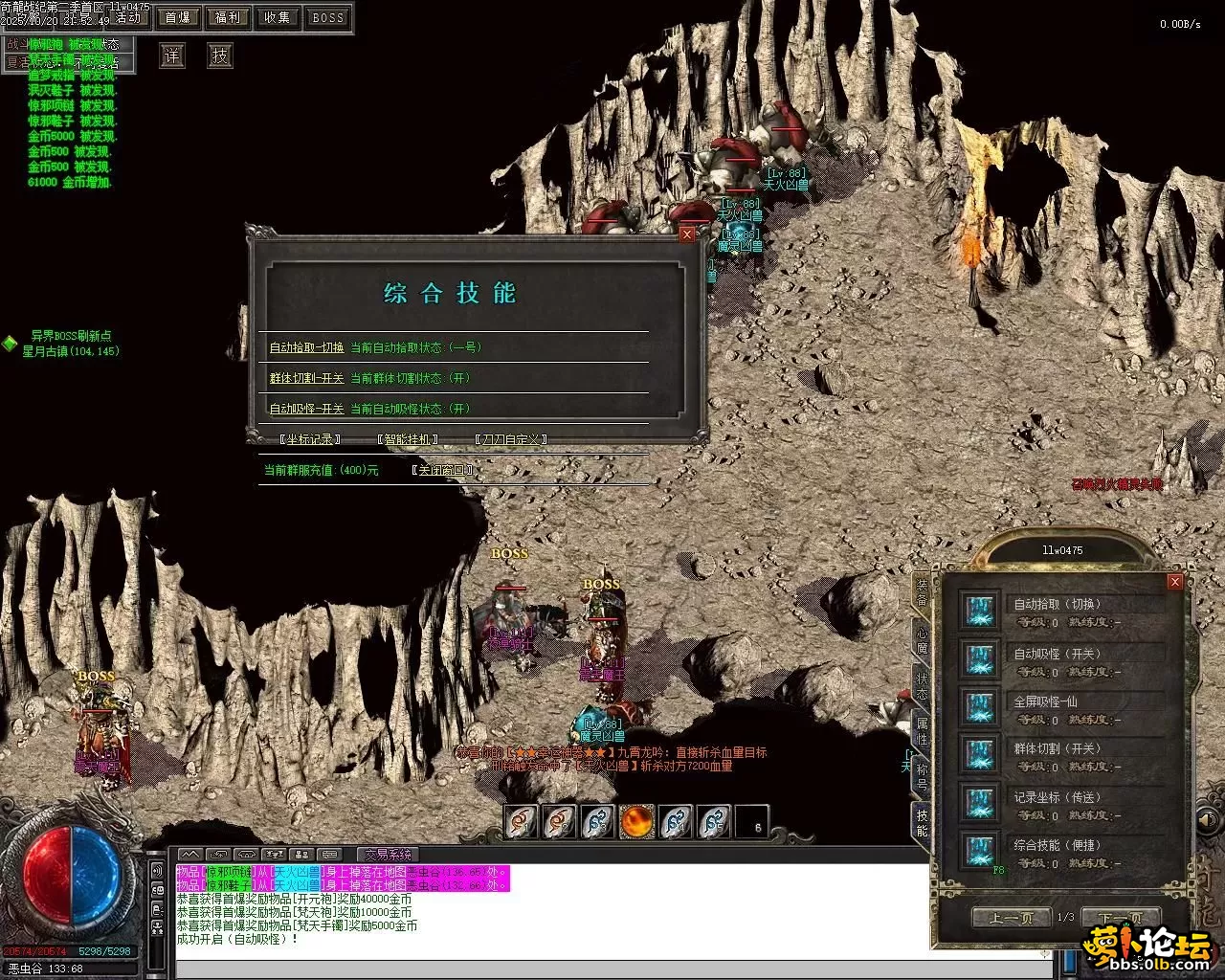
Task: Open the 福利 menu button
Action: coord(228,17)
